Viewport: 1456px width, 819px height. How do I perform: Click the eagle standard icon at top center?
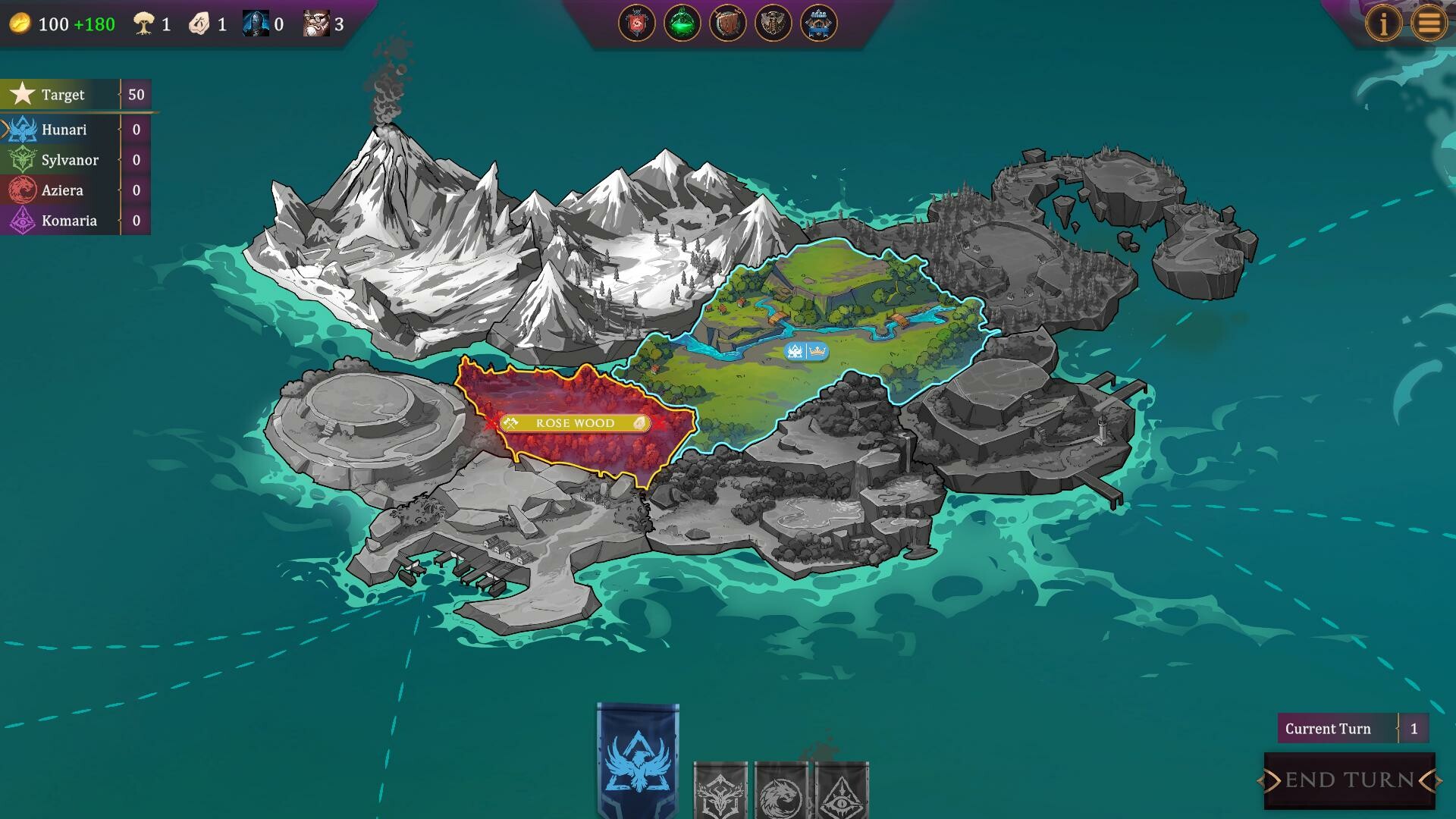coord(772,22)
